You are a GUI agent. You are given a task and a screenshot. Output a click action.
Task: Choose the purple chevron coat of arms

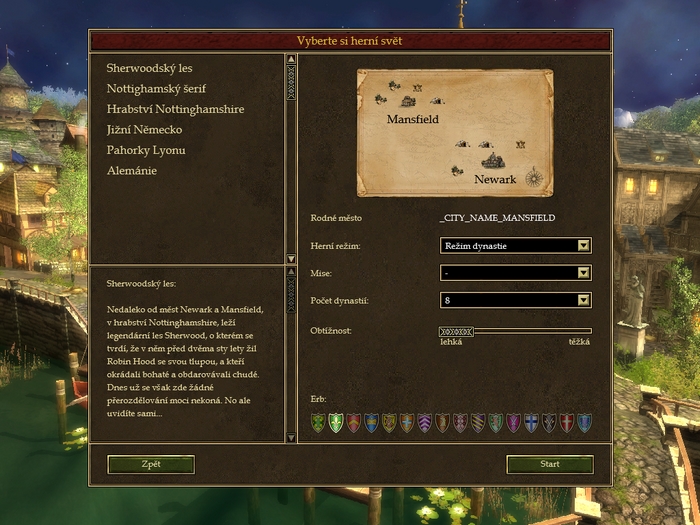point(424,423)
